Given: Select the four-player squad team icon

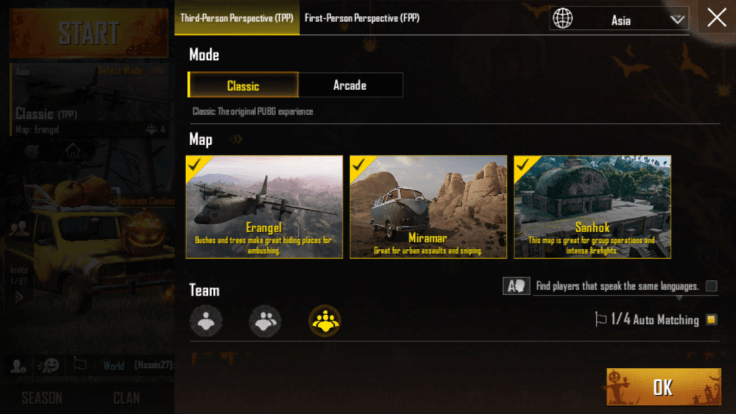Looking at the screenshot, I should 324,320.
